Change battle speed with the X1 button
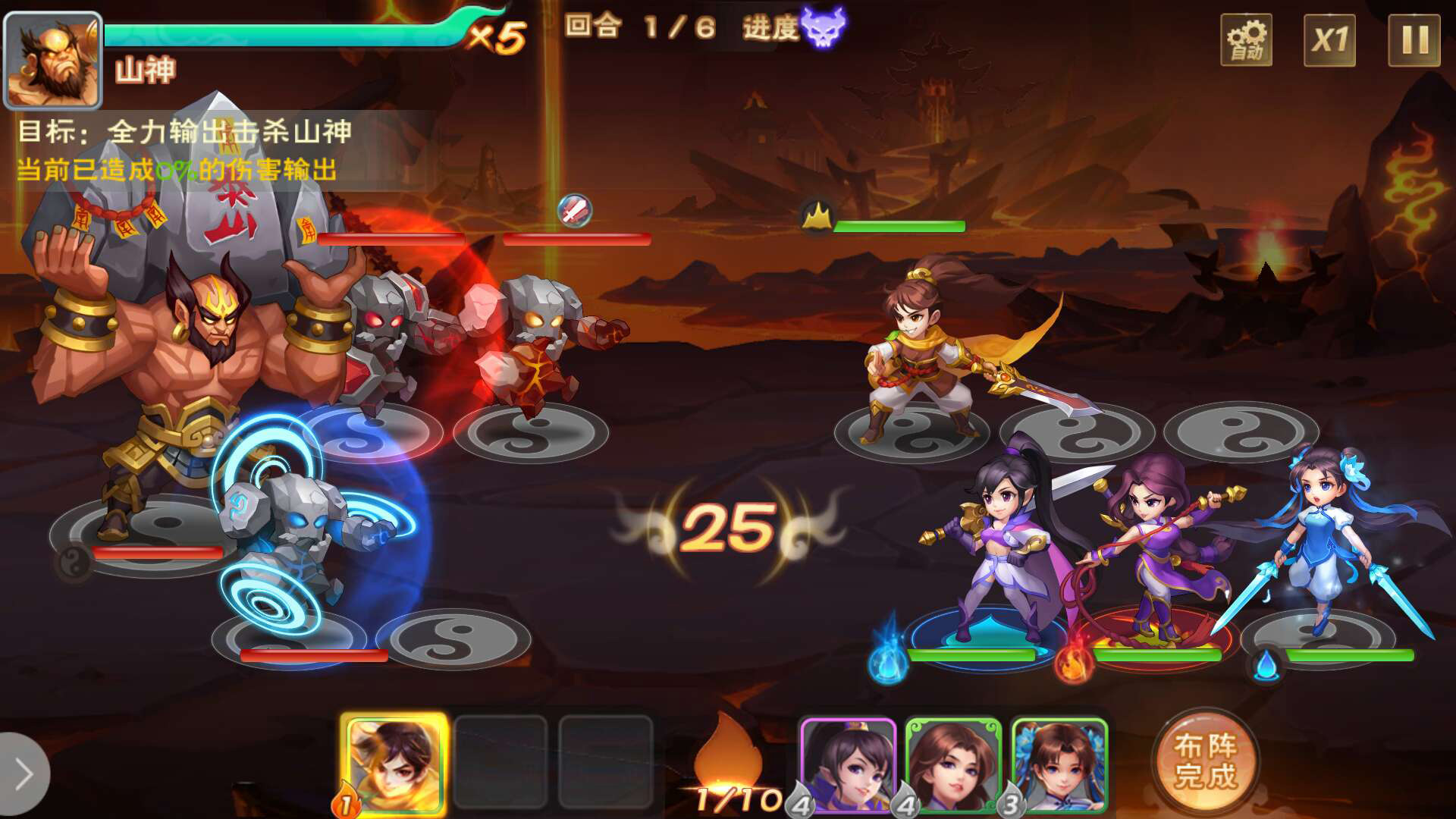 pos(1329,40)
